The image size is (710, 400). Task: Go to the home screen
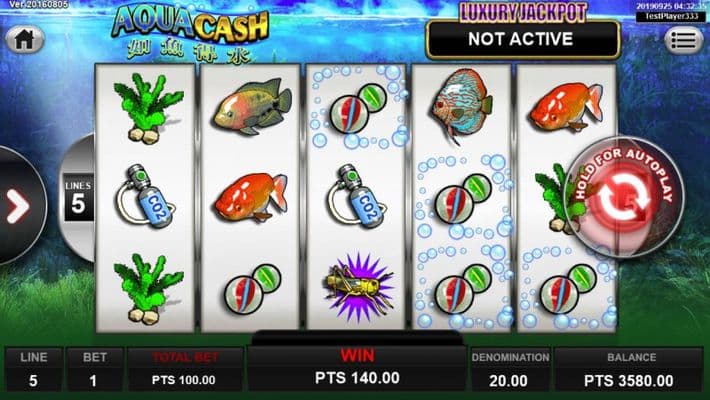point(24,40)
